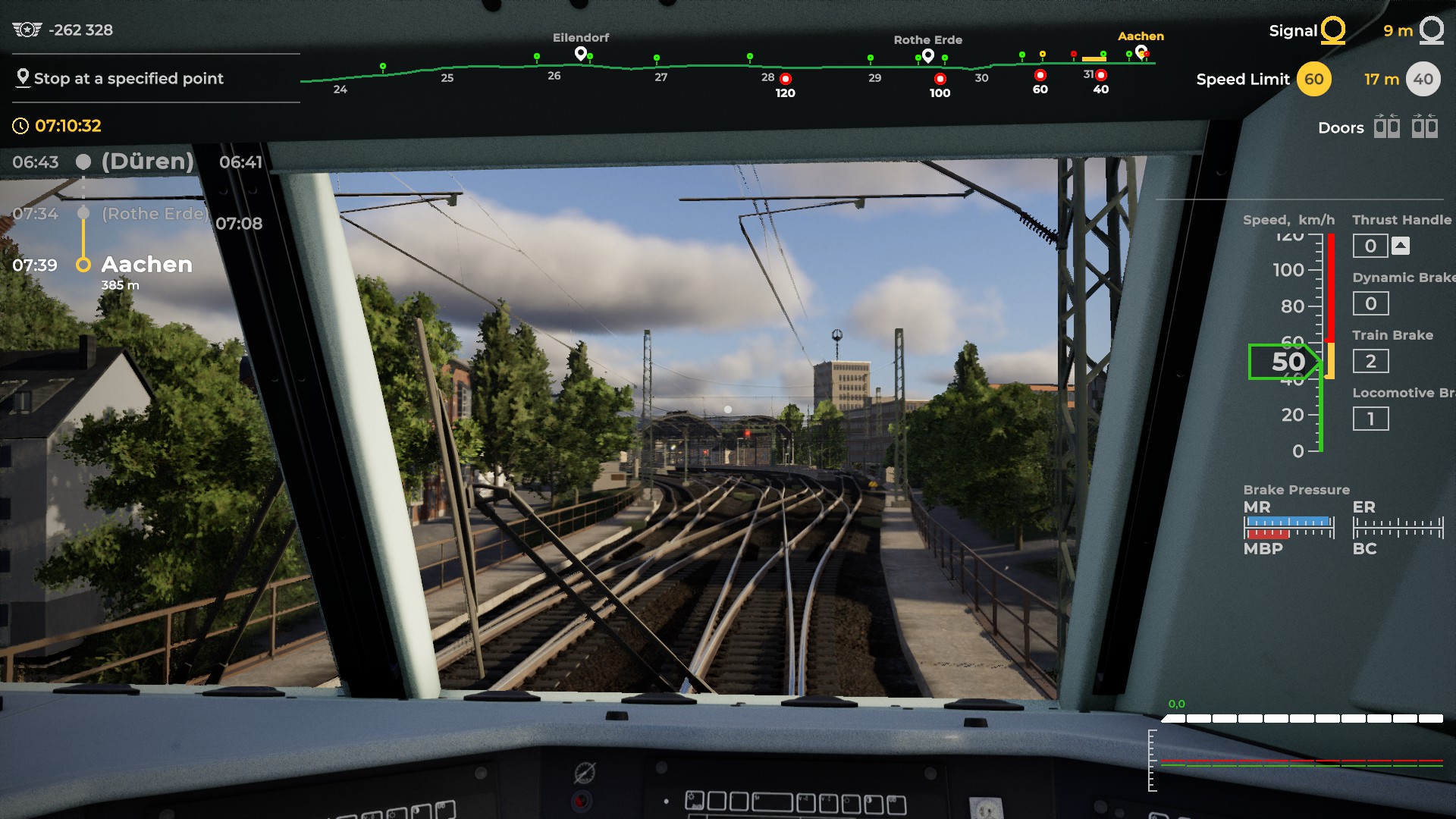Select the Train Brake value box

(x=1370, y=361)
